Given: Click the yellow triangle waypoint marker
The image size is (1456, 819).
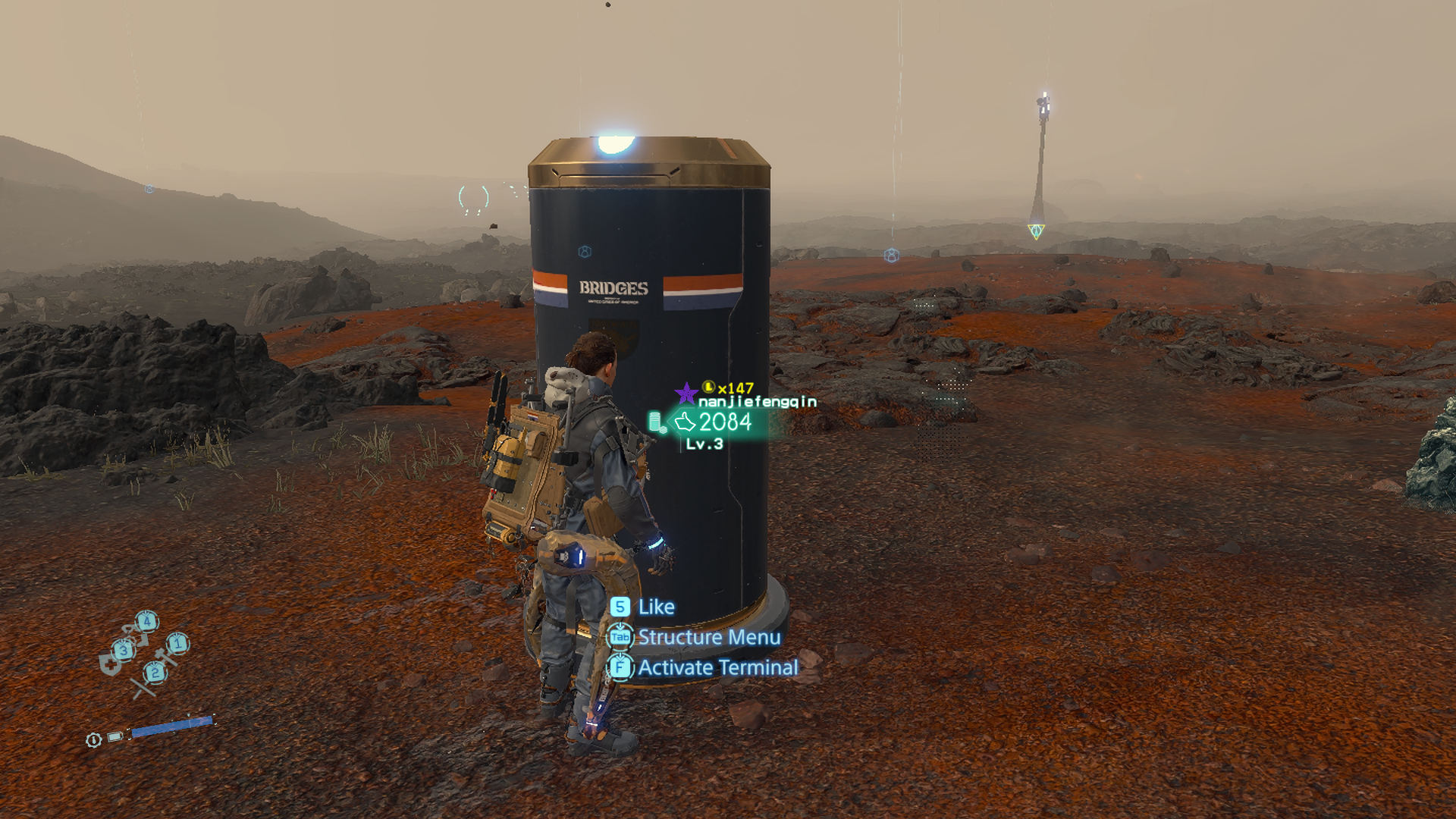Looking at the screenshot, I should pos(1036,231).
